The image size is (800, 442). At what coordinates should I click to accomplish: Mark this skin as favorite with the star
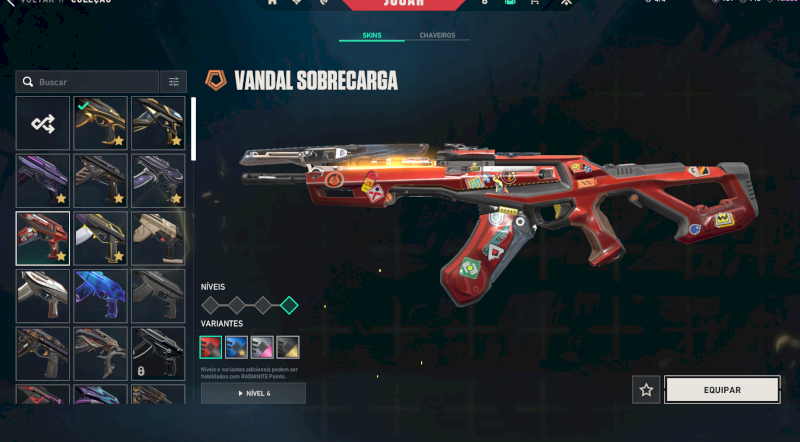(x=646, y=390)
